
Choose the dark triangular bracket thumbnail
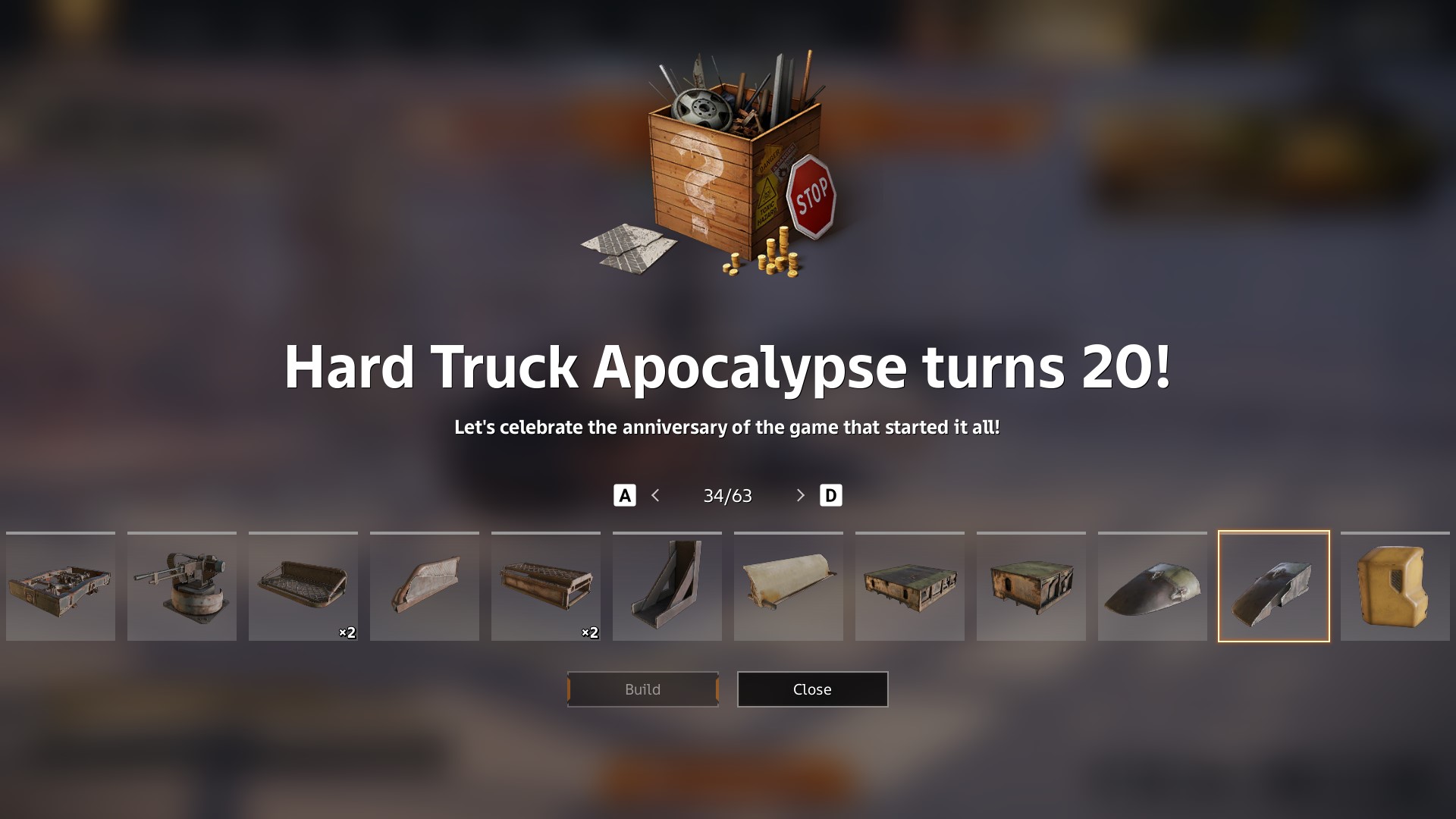[x=667, y=586]
